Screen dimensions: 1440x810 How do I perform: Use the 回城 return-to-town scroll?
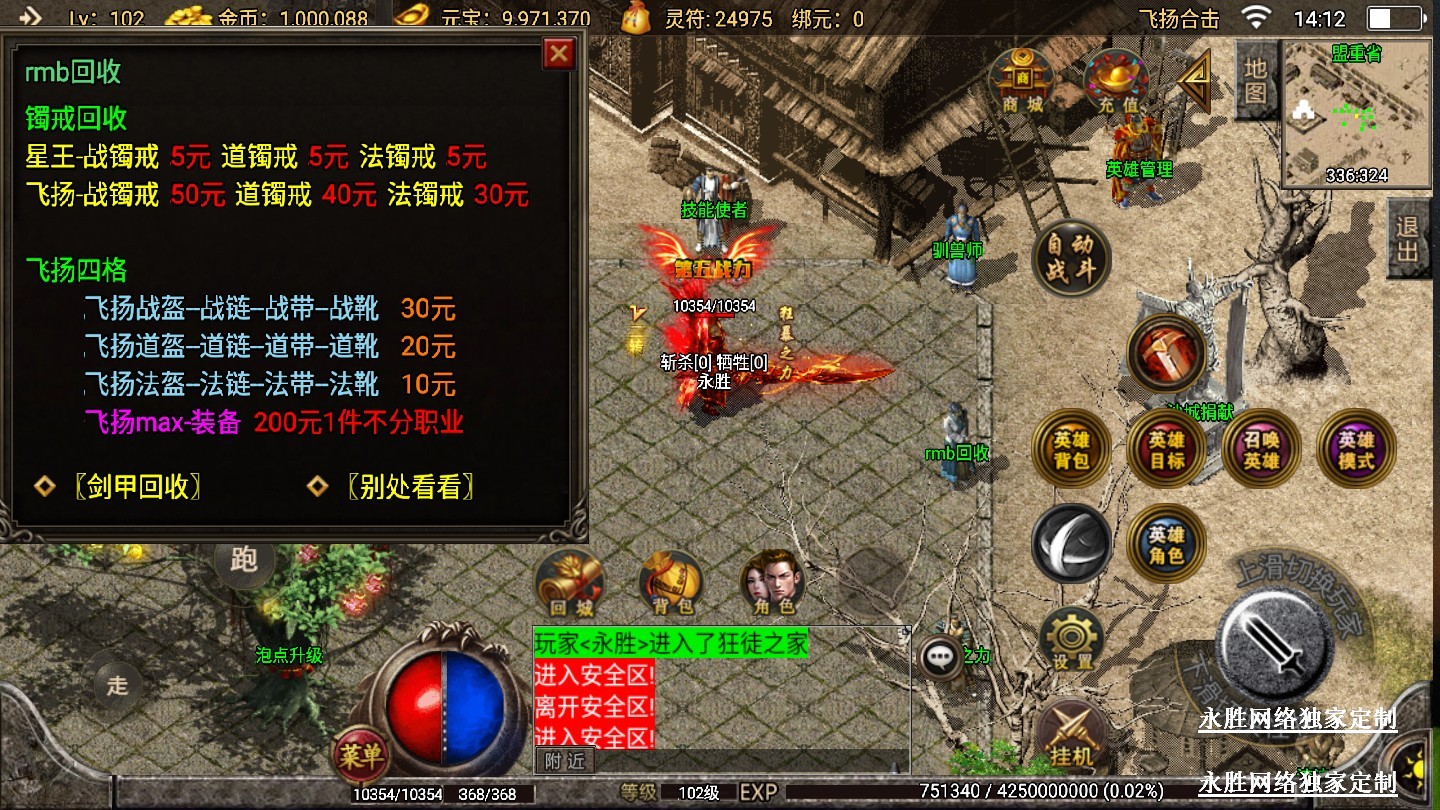pyautogui.click(x=569, y=584)
